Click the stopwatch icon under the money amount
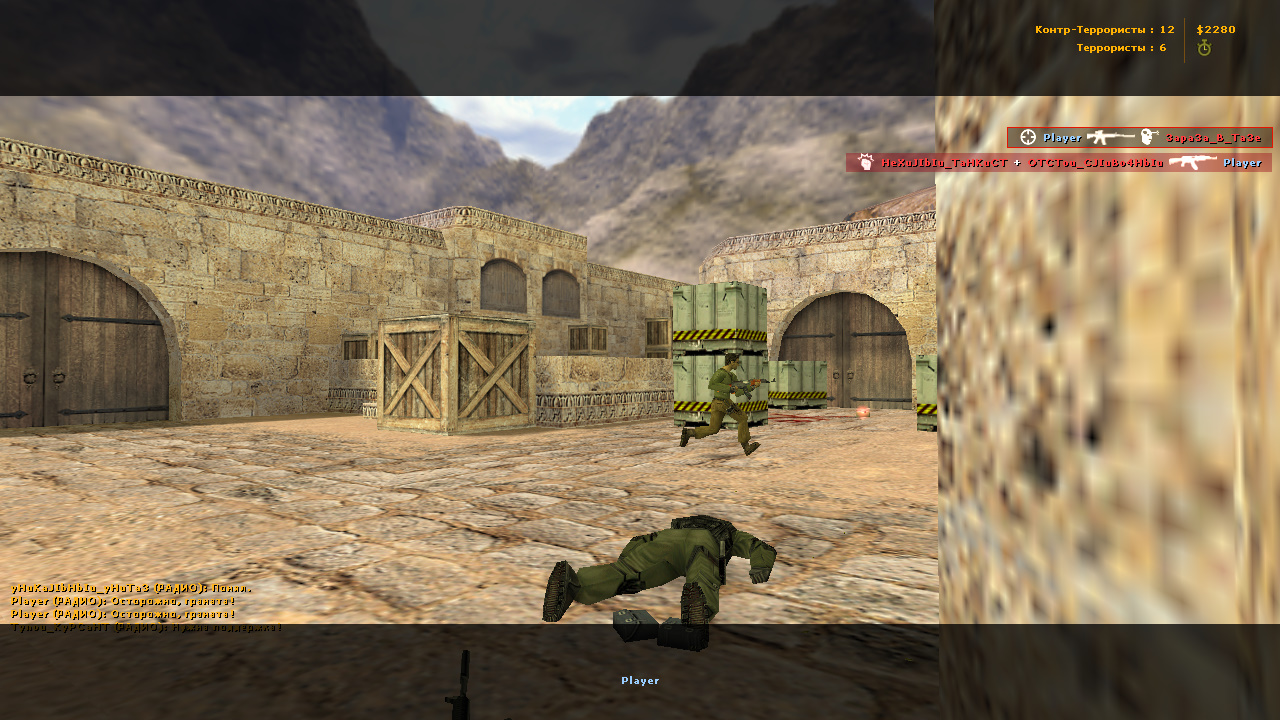The image size is (1280, 720). point(1204,48)
